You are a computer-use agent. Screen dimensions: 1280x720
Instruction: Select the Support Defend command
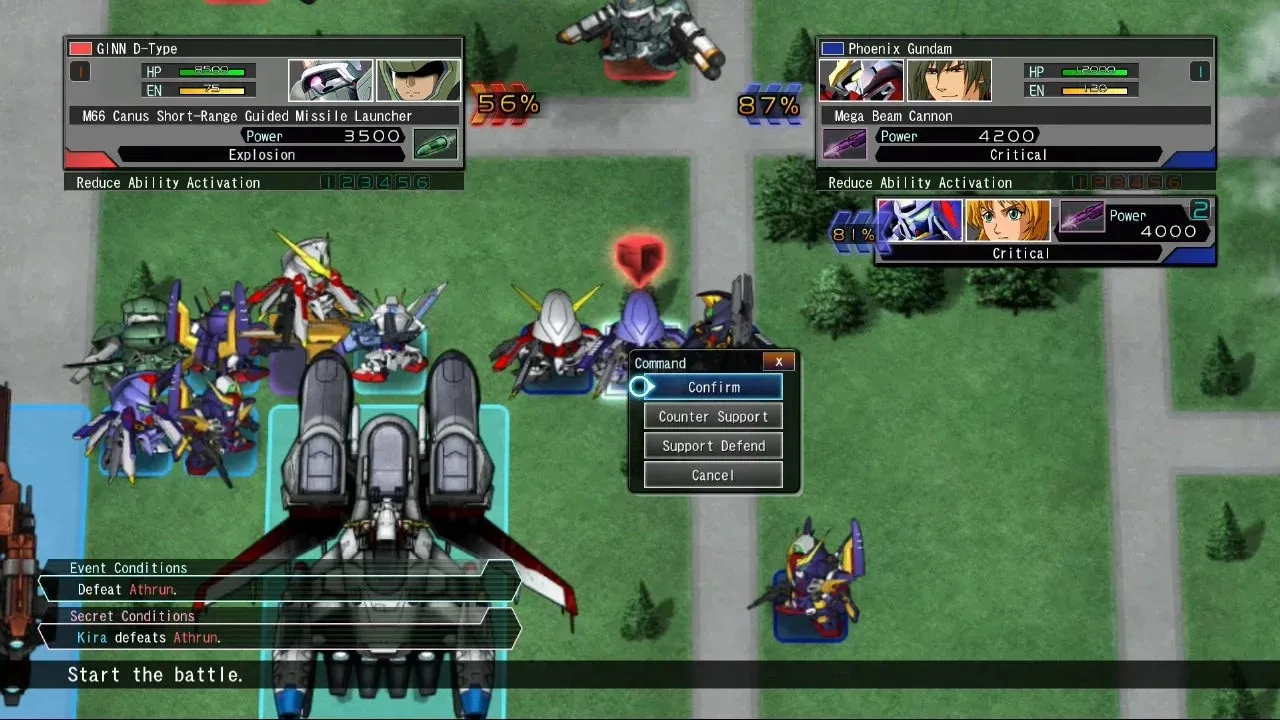[x=713, y=446]
